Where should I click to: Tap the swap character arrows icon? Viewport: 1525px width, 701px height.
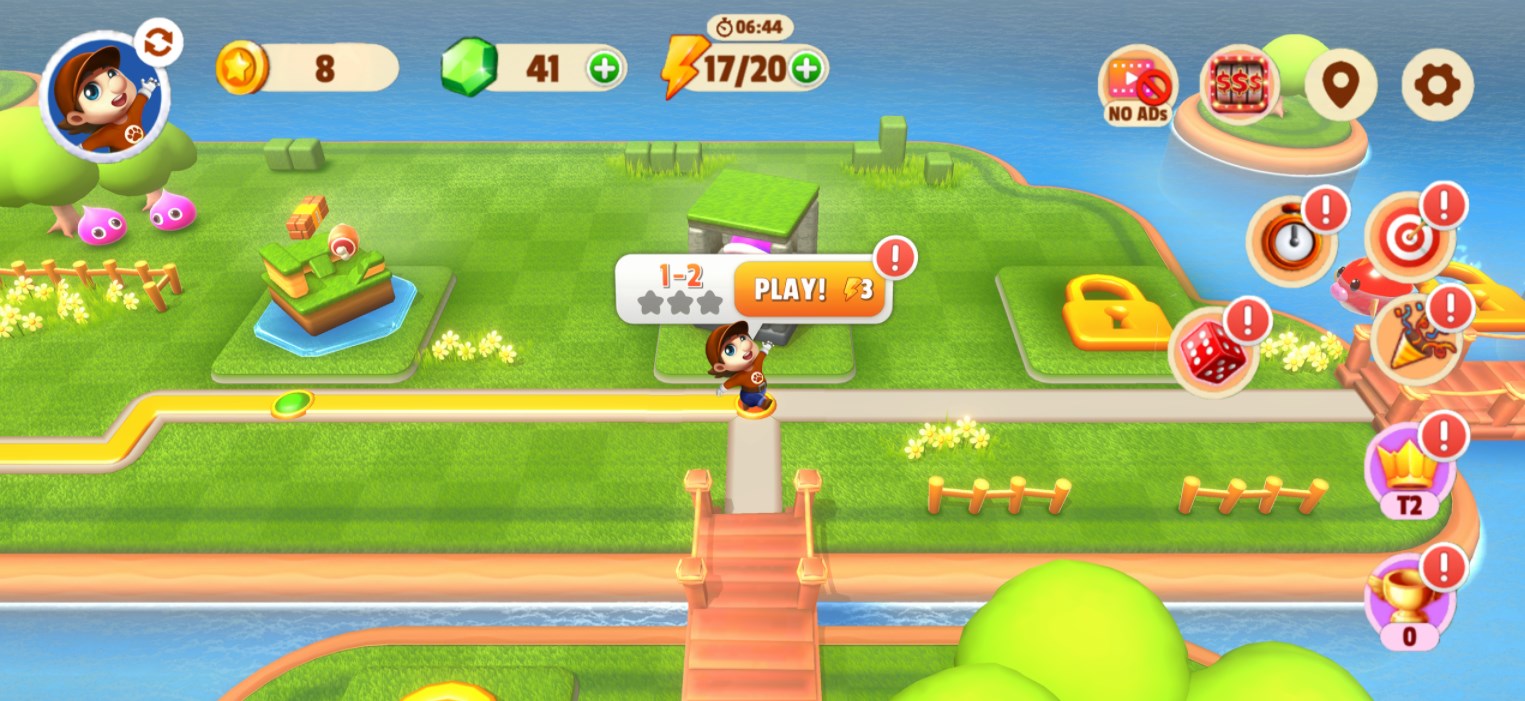point(158,43)
